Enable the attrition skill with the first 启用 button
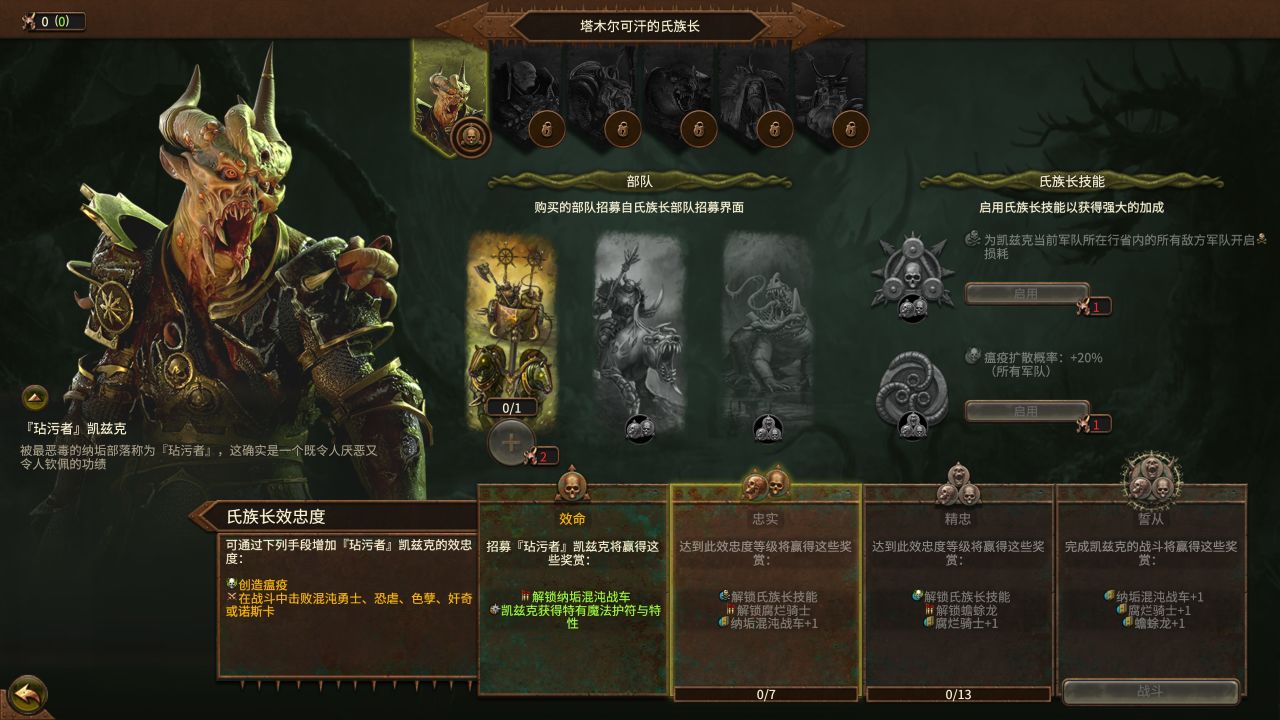This screenshot has width=1280, height=720. point(1026,293)
